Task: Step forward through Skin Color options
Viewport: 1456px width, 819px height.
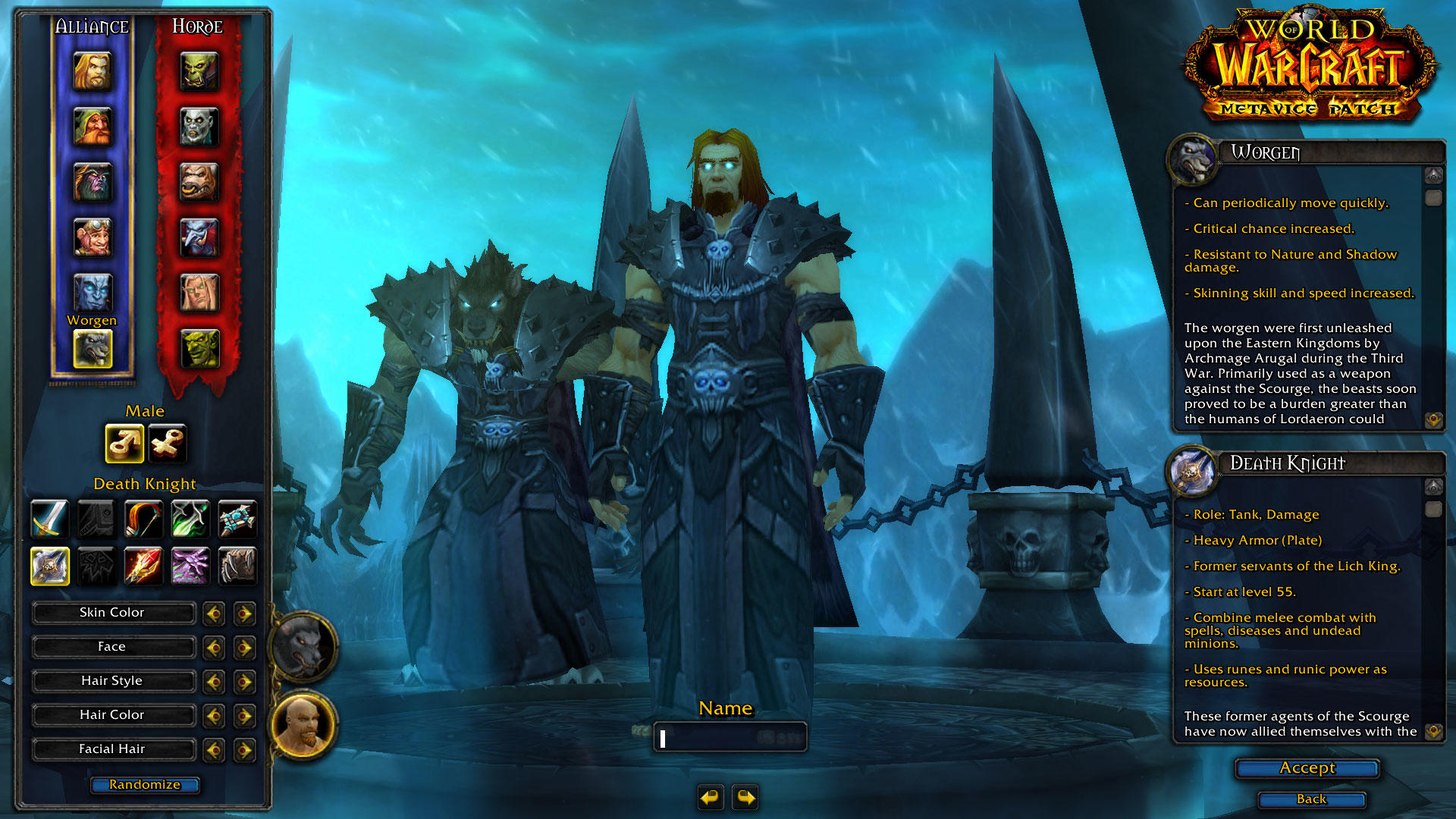Action: (243, 613)
